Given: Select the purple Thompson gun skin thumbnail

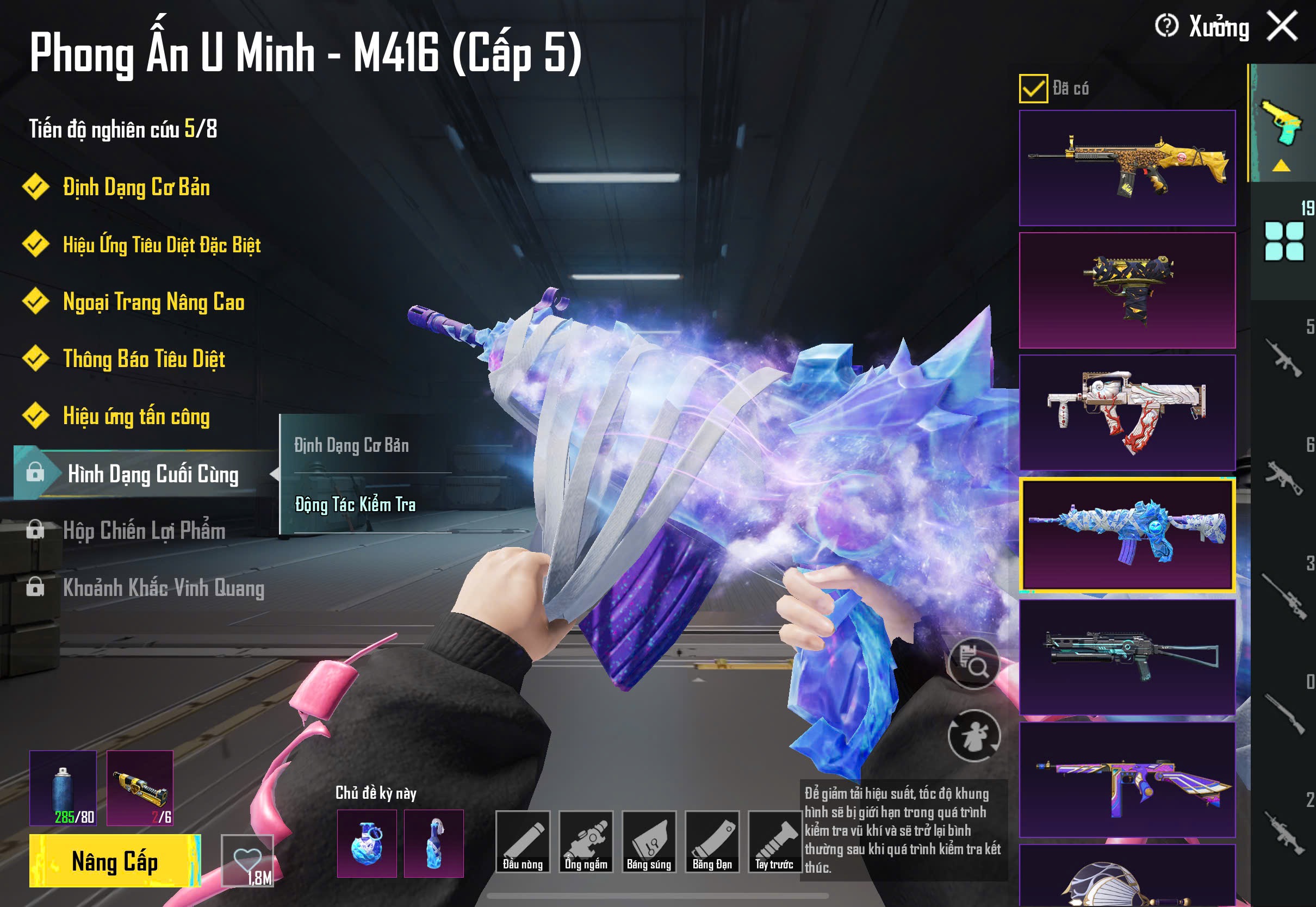Looking at the screenshot, I should pos(1127,779).
